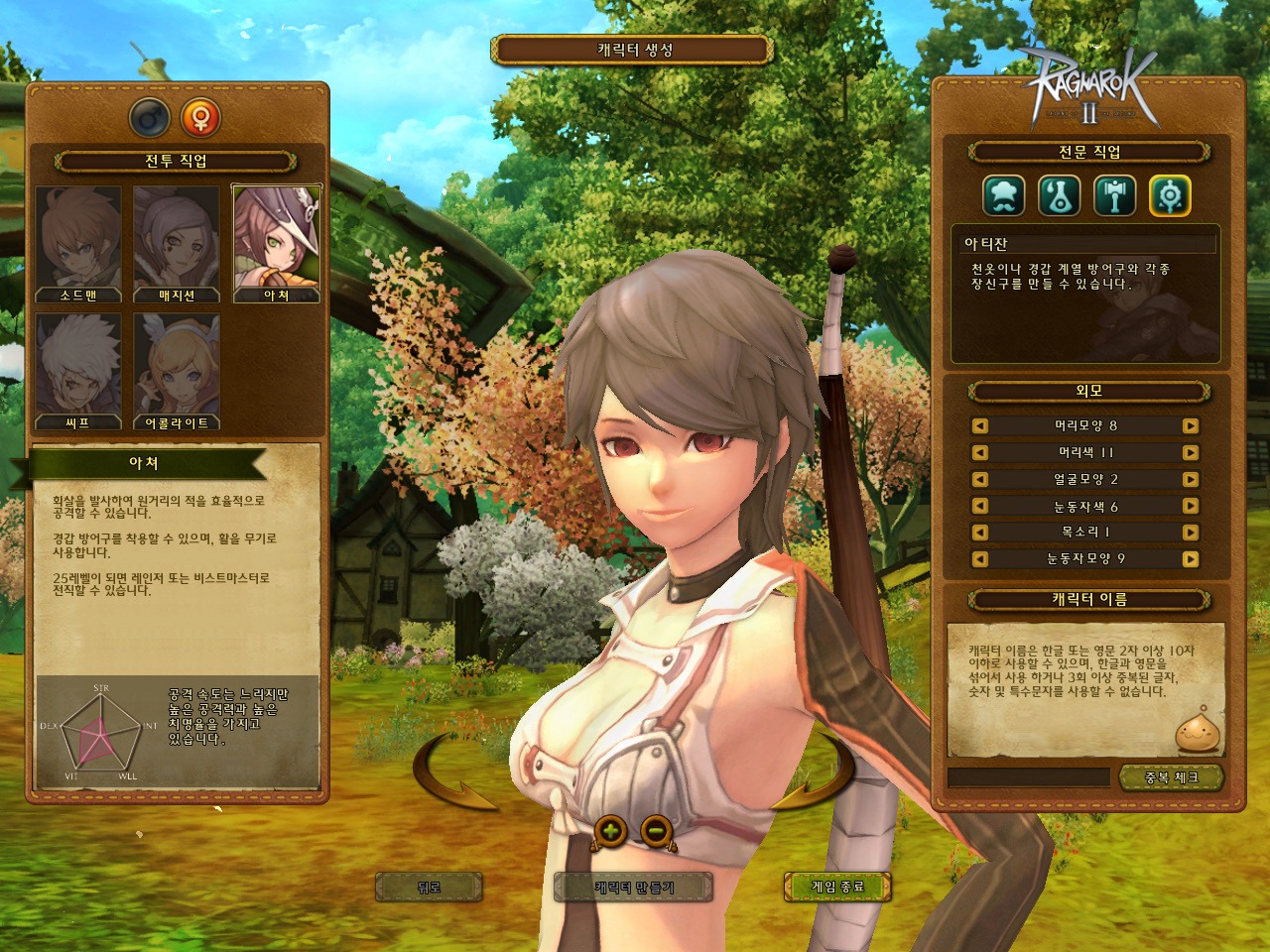The width and height of the screenshot is (1270, 952).
Task: Click next arrow for 얼굴모양 face shape
Action: pos(1191,480)
